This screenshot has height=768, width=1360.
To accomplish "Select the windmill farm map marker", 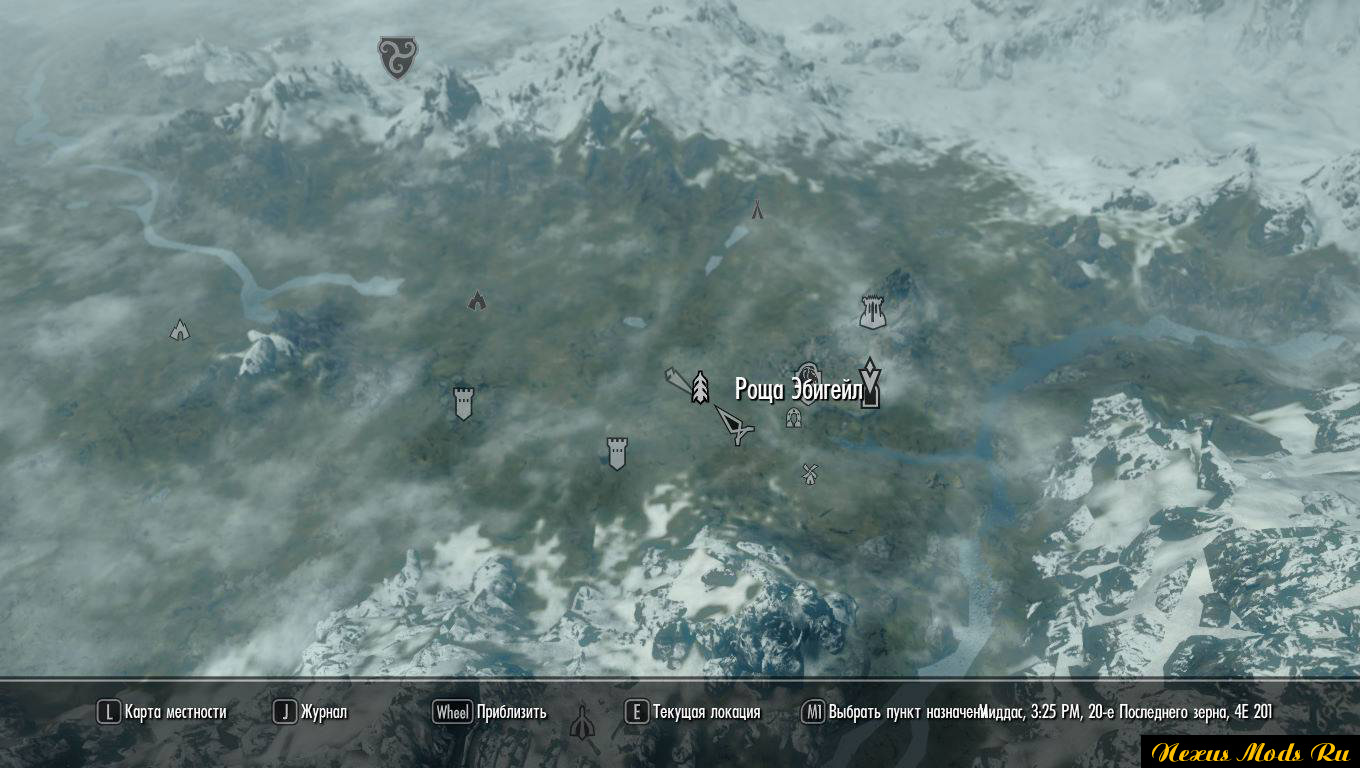I will coord(810,473).
